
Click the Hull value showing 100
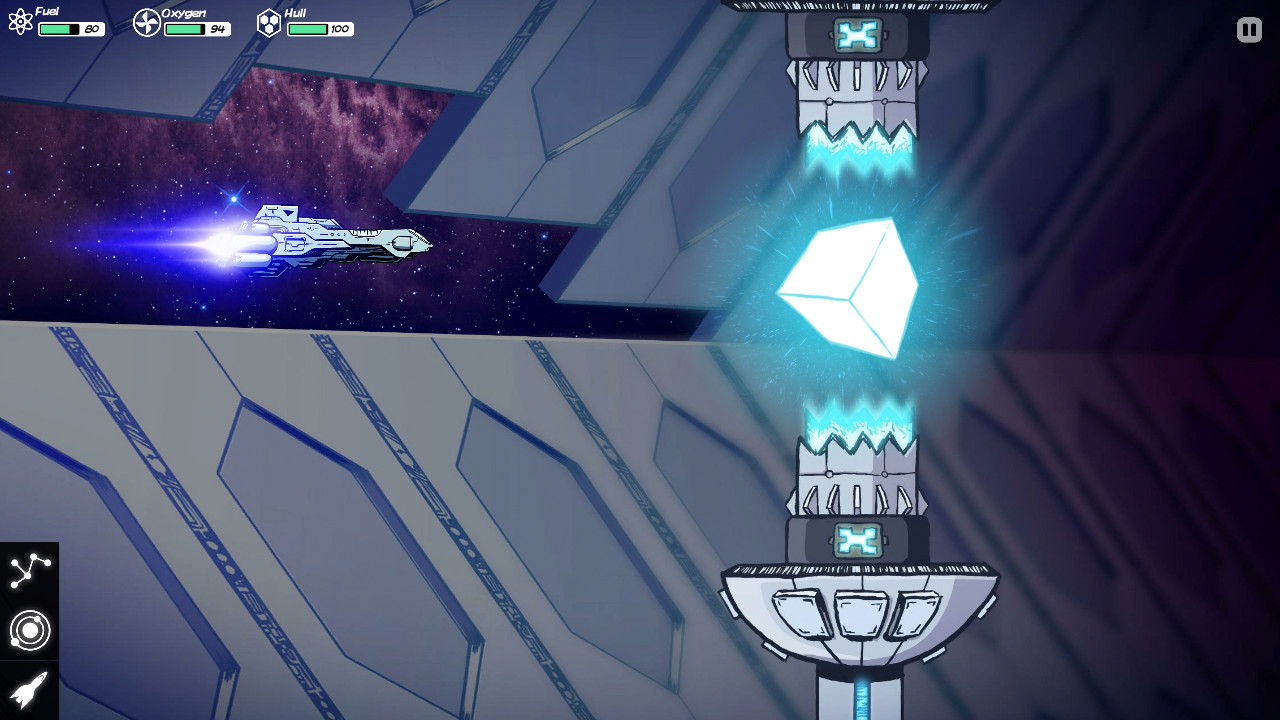click(341, 29)
